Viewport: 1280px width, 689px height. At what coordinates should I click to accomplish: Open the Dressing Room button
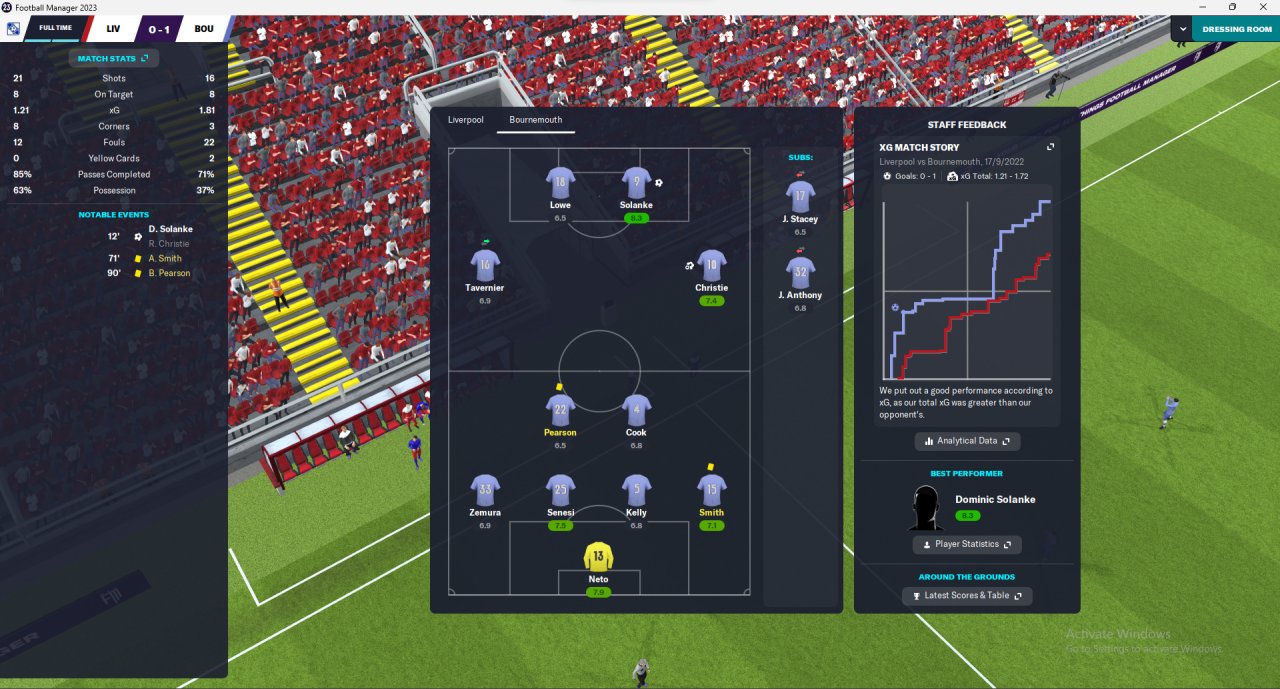pyautogui.click(x=1237, y=29)
